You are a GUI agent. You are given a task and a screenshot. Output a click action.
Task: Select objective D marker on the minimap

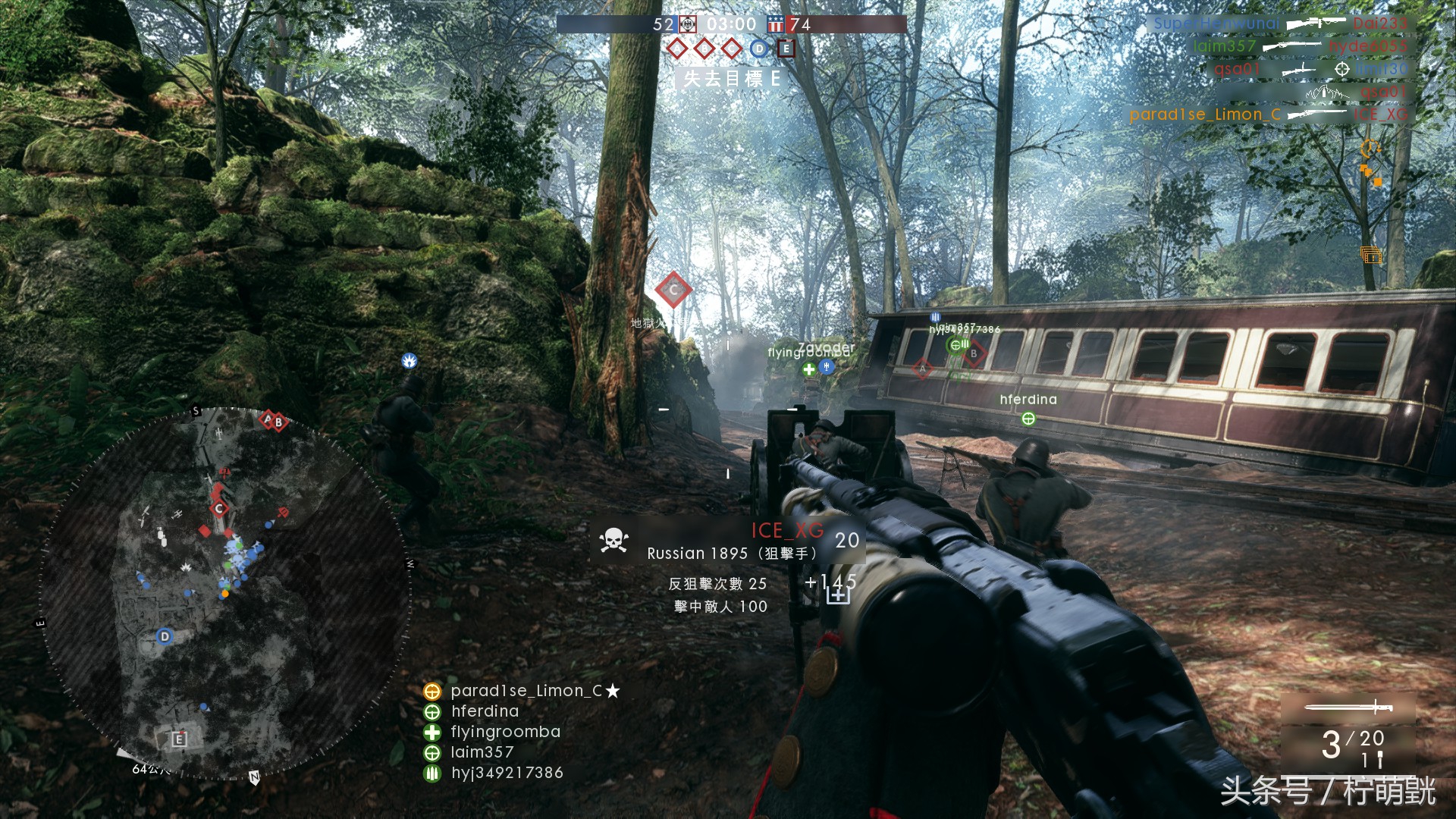pos(165,636)
